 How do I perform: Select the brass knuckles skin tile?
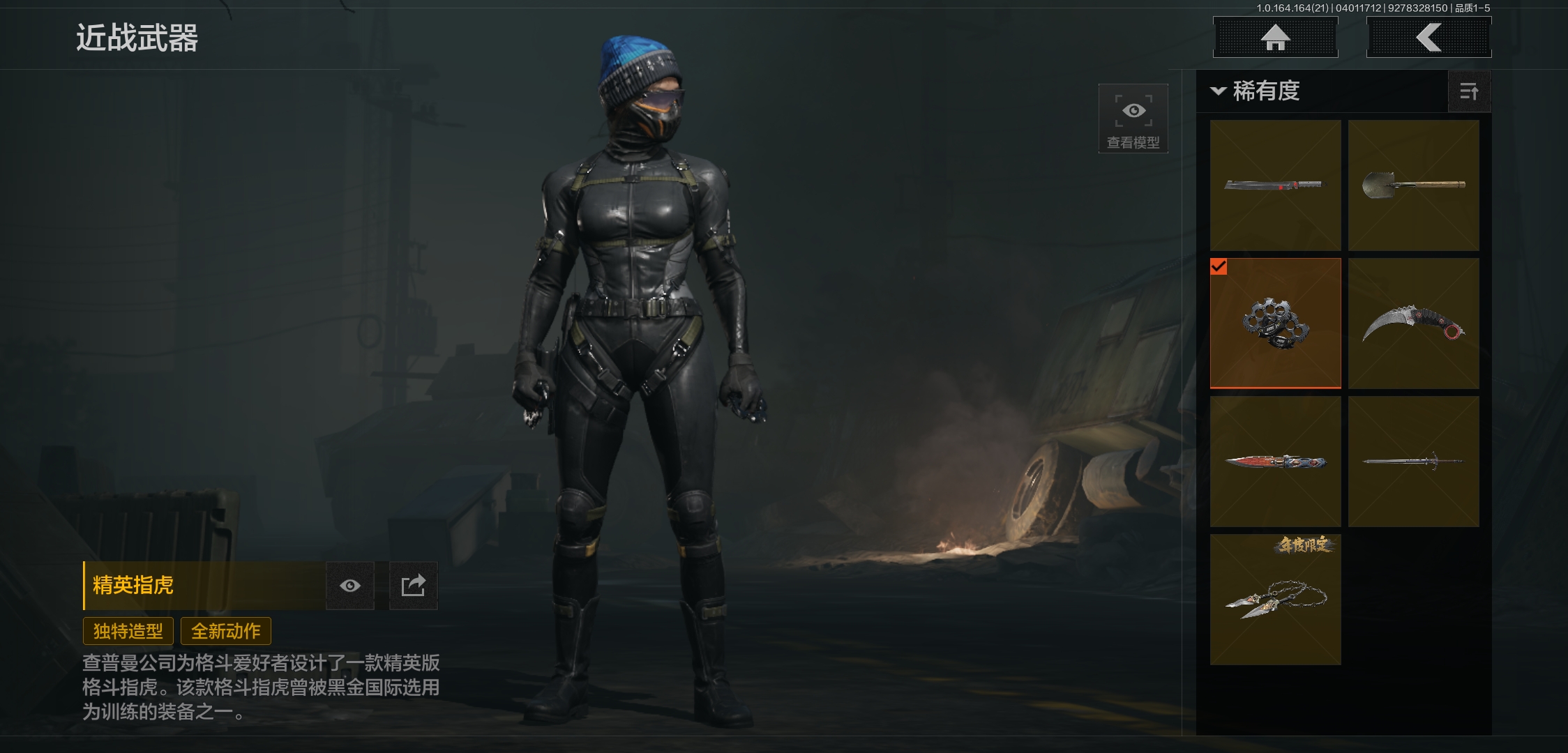coord(1275,324)
